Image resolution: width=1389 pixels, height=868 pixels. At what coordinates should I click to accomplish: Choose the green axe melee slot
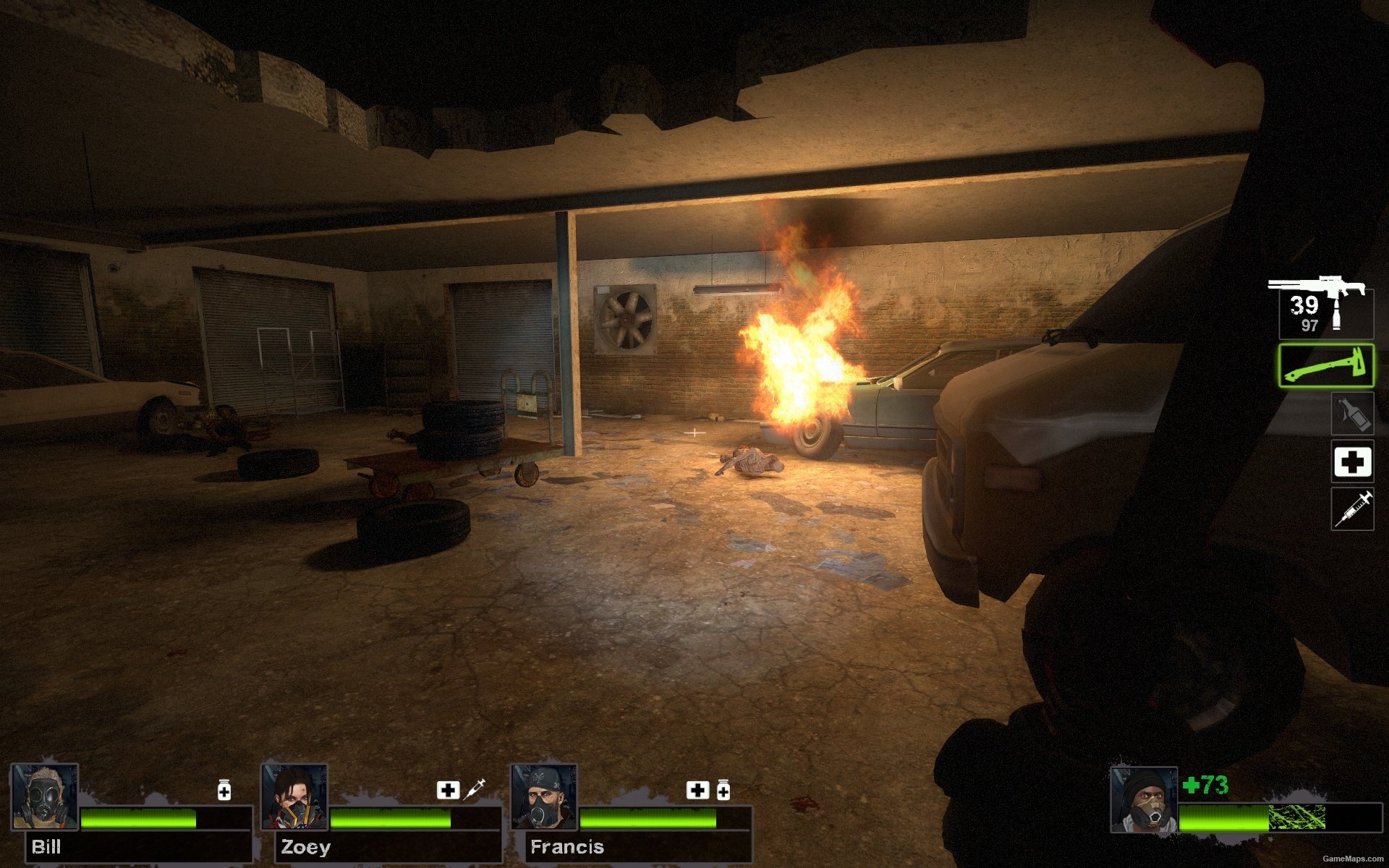coord(1325,366)
